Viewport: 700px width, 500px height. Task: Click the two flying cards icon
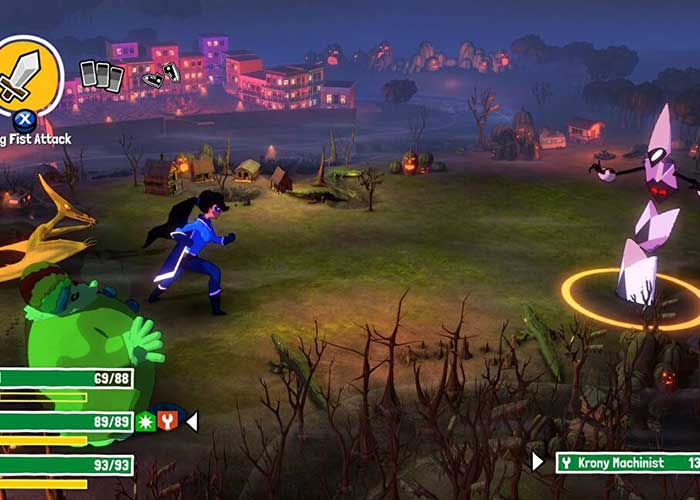(161, 75)
